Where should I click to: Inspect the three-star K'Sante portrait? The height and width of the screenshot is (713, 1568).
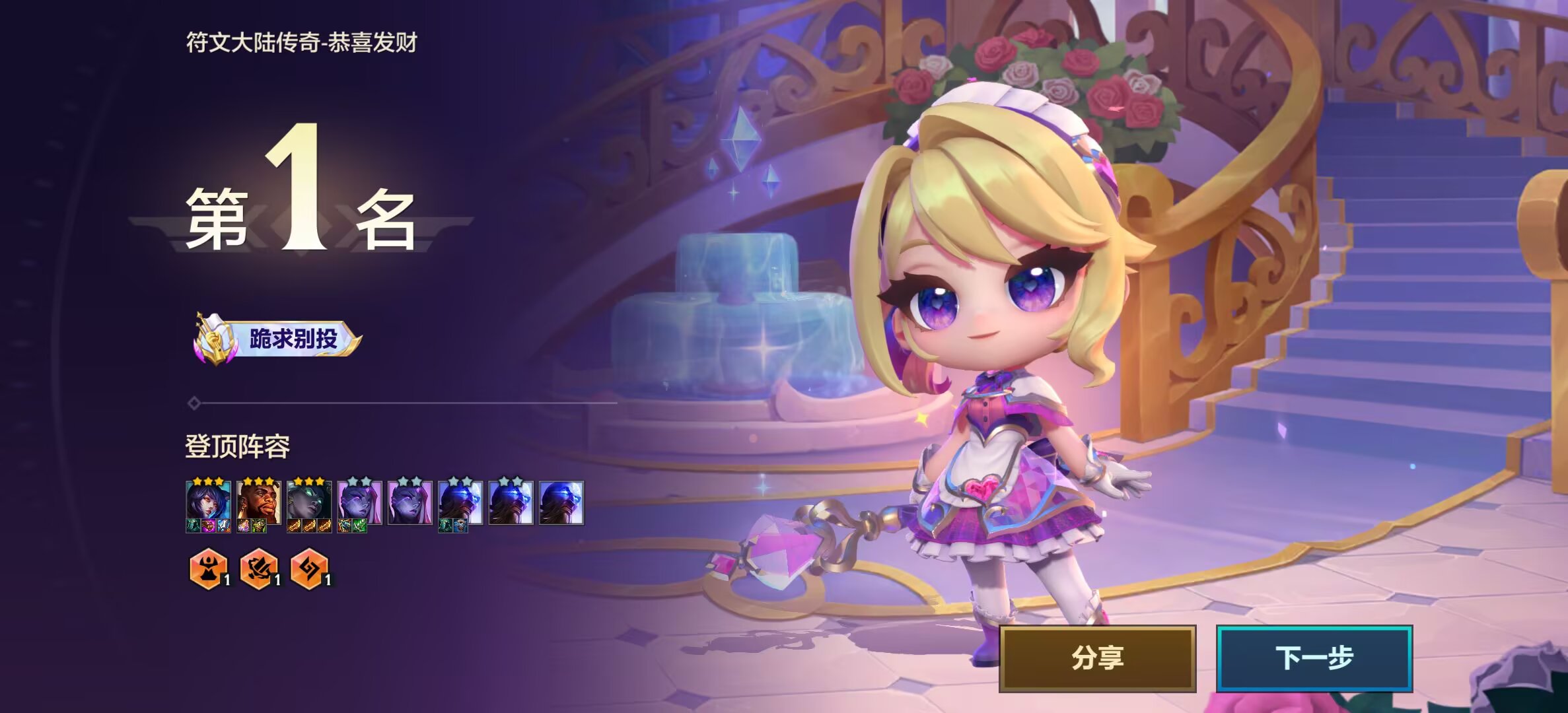pos(259,503)
